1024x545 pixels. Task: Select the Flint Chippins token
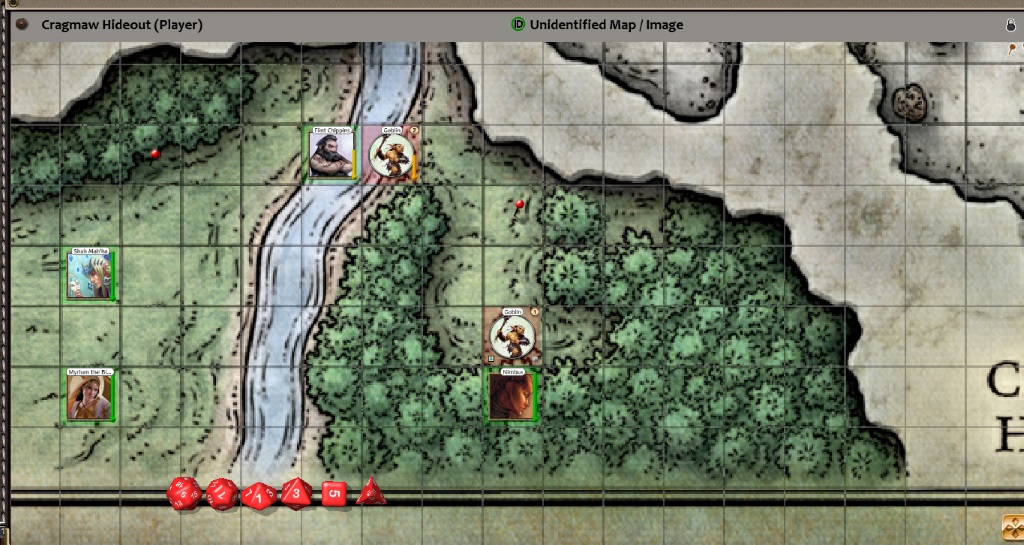coord(331,154)
